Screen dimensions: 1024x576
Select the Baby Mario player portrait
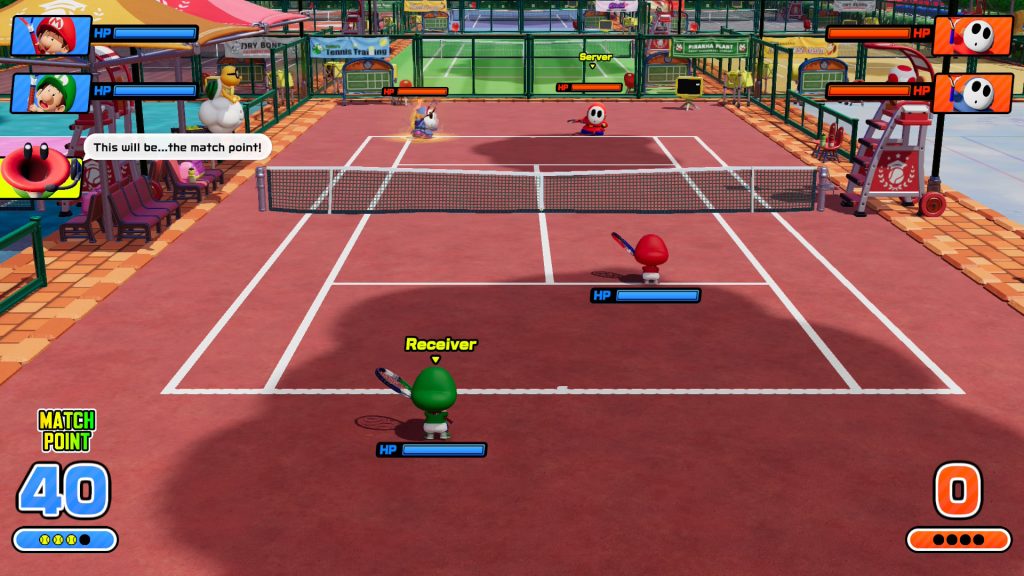tap(52, 36)
